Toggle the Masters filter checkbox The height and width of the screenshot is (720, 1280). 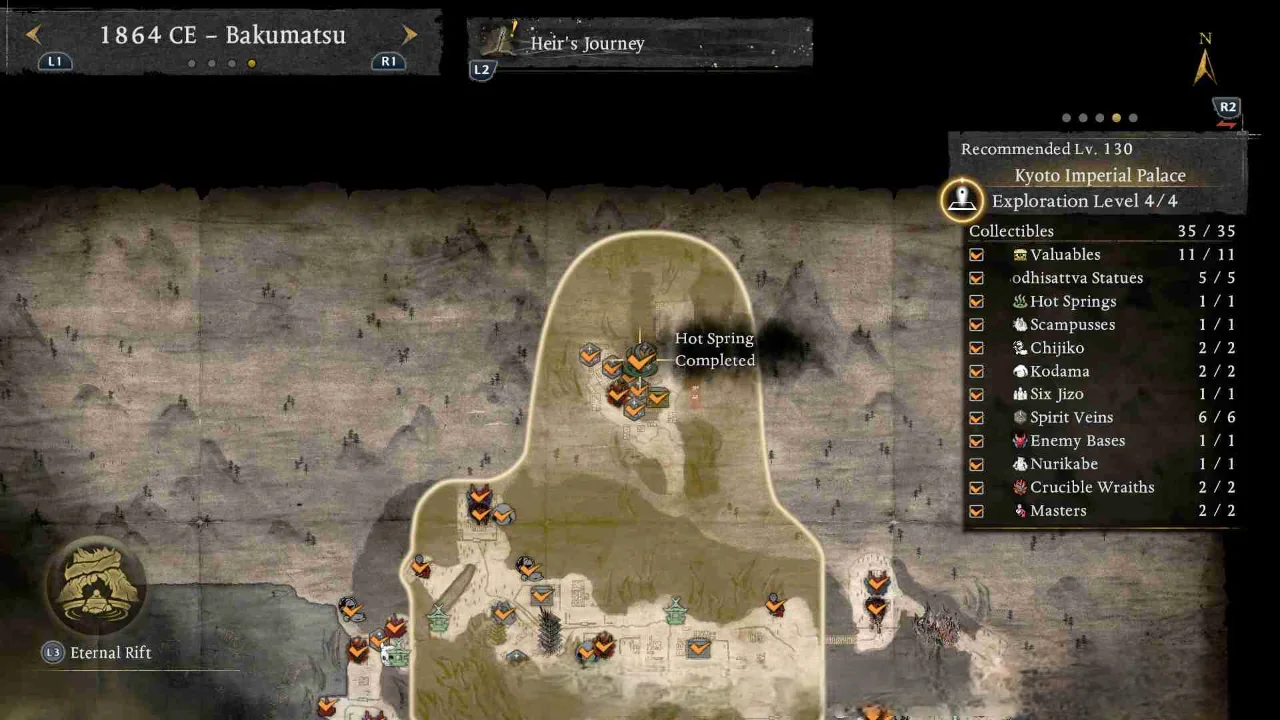tap(976, 511)
